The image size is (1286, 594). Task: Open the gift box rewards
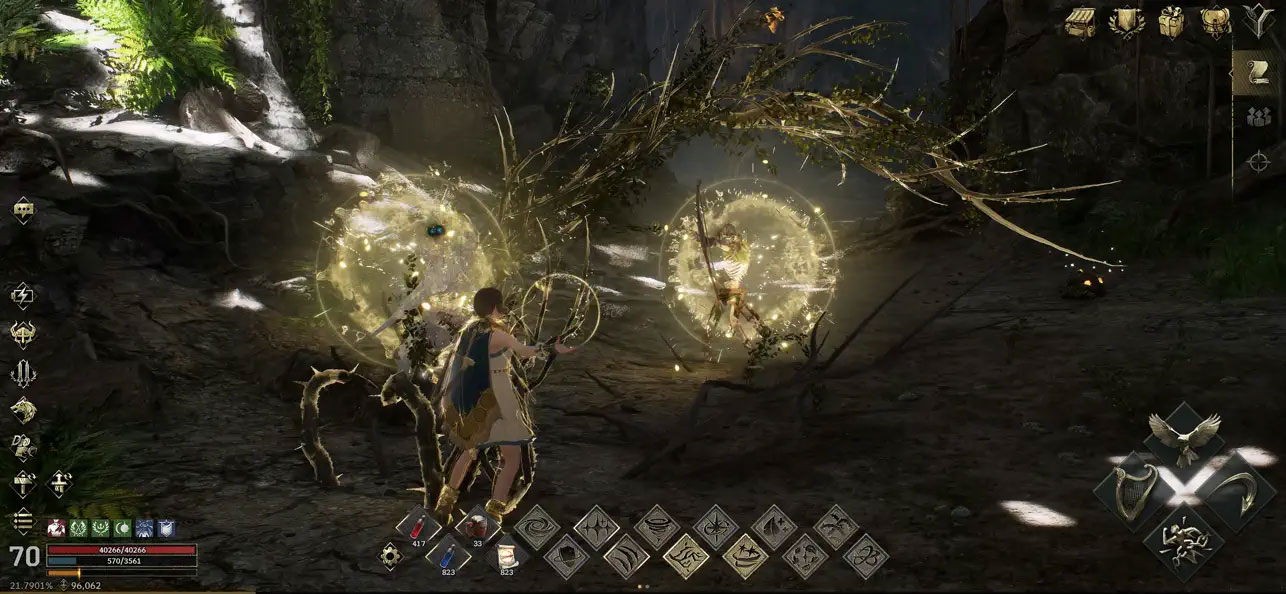point(1172,21)
